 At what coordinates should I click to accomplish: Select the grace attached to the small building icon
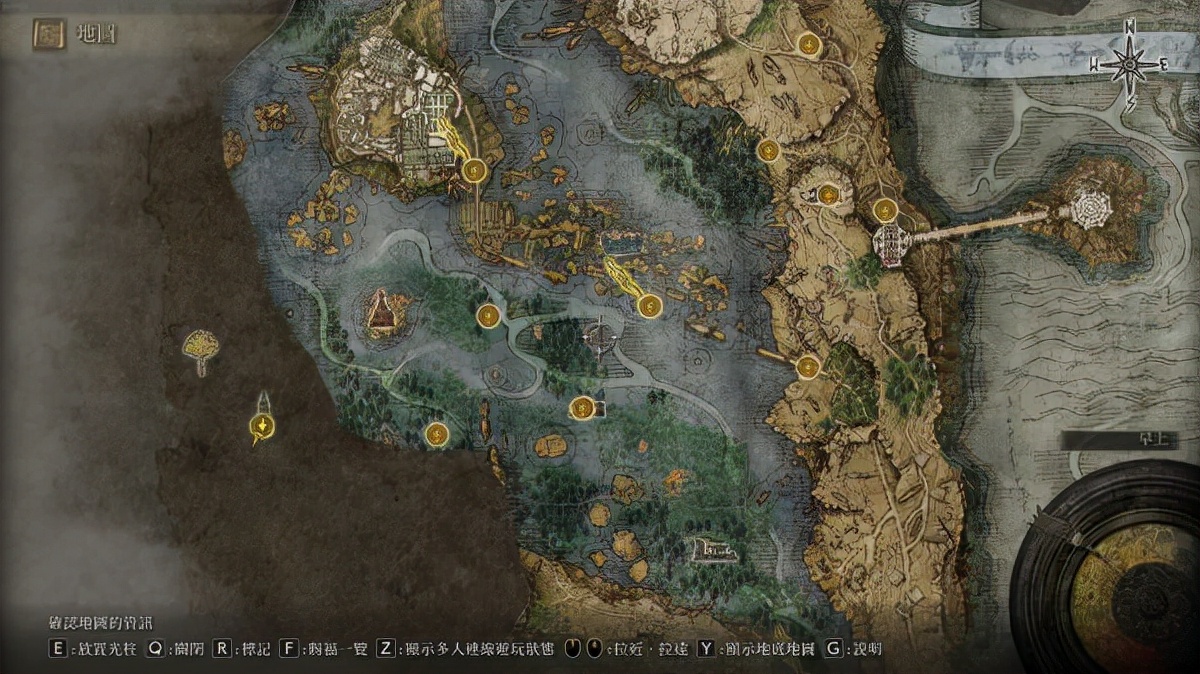pyautogui.click(x=581, y=408)
